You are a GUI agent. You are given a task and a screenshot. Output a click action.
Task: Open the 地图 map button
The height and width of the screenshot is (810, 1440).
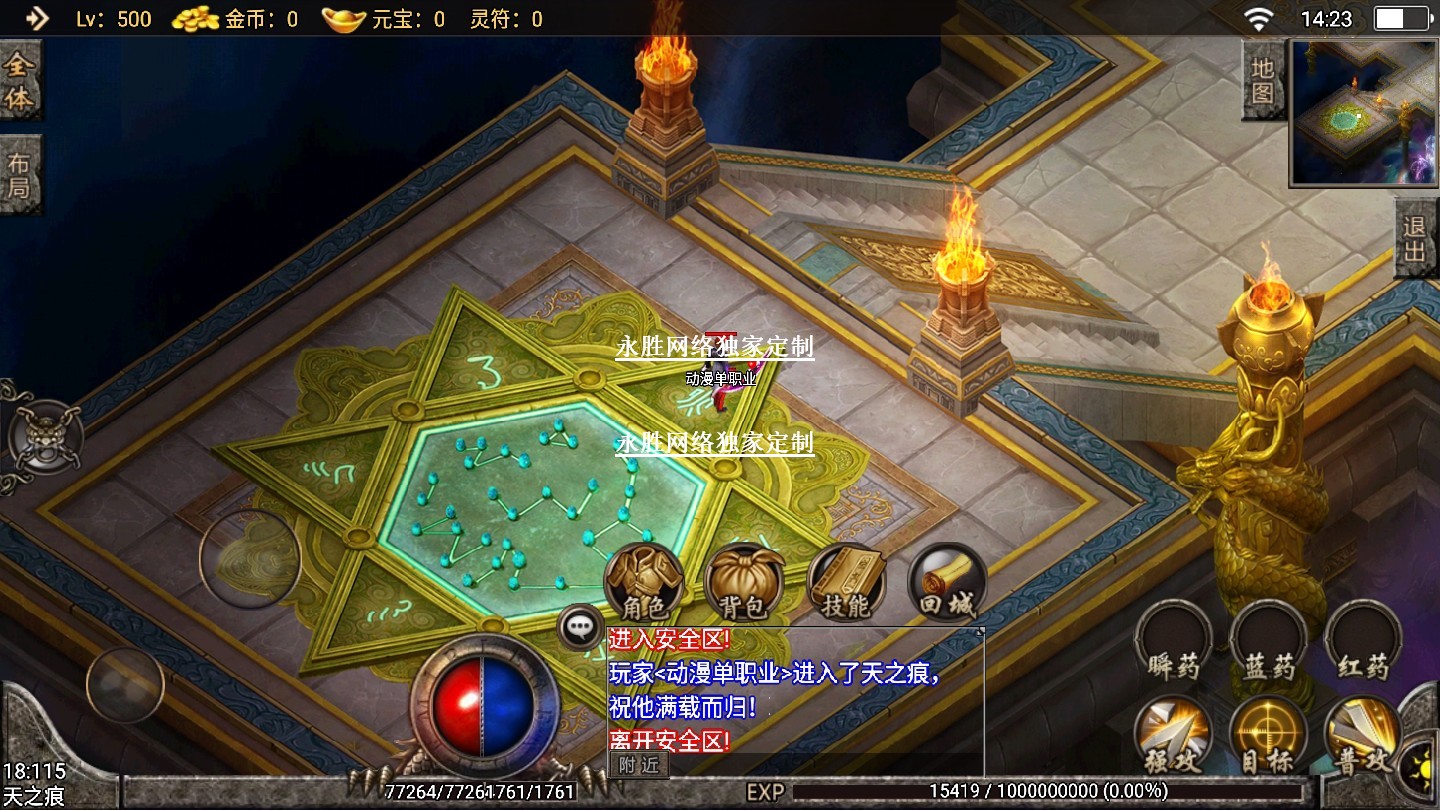pos(1263,81)
